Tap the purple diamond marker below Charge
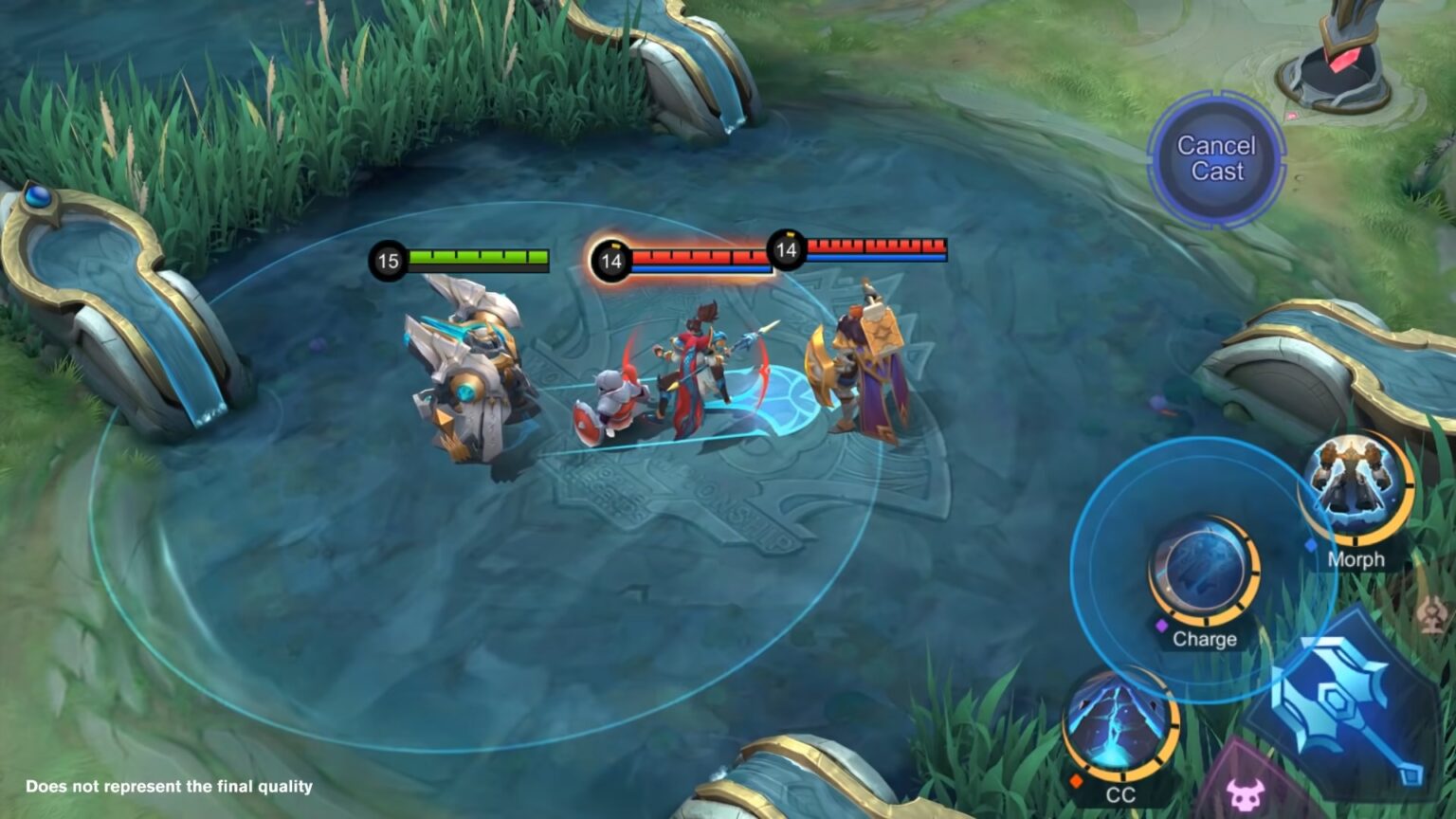Image resolution: width=1456 pixels, height=819 pixels. pyautogui.click(x=1162, y=623)
